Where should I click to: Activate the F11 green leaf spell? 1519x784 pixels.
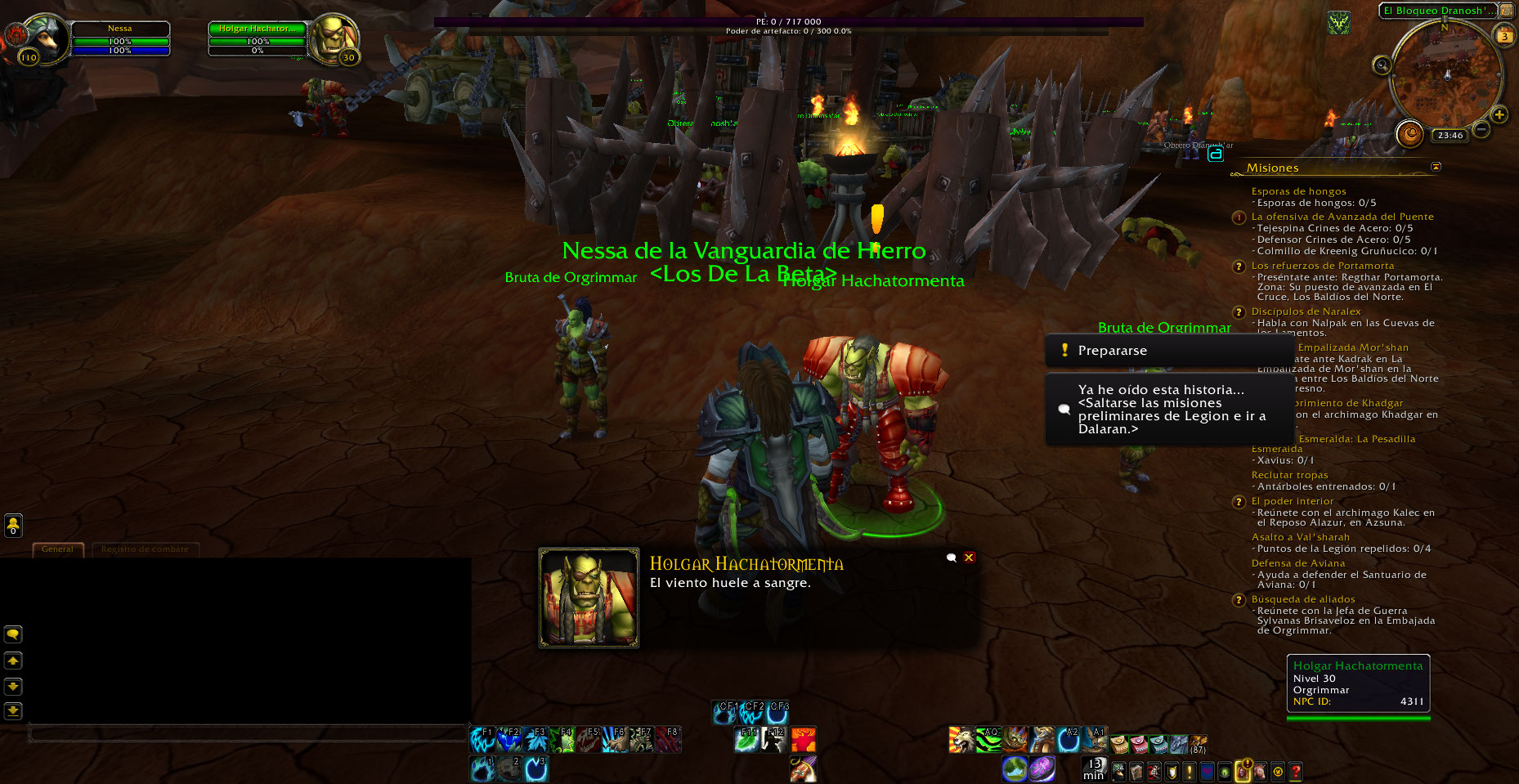(747, 740)
